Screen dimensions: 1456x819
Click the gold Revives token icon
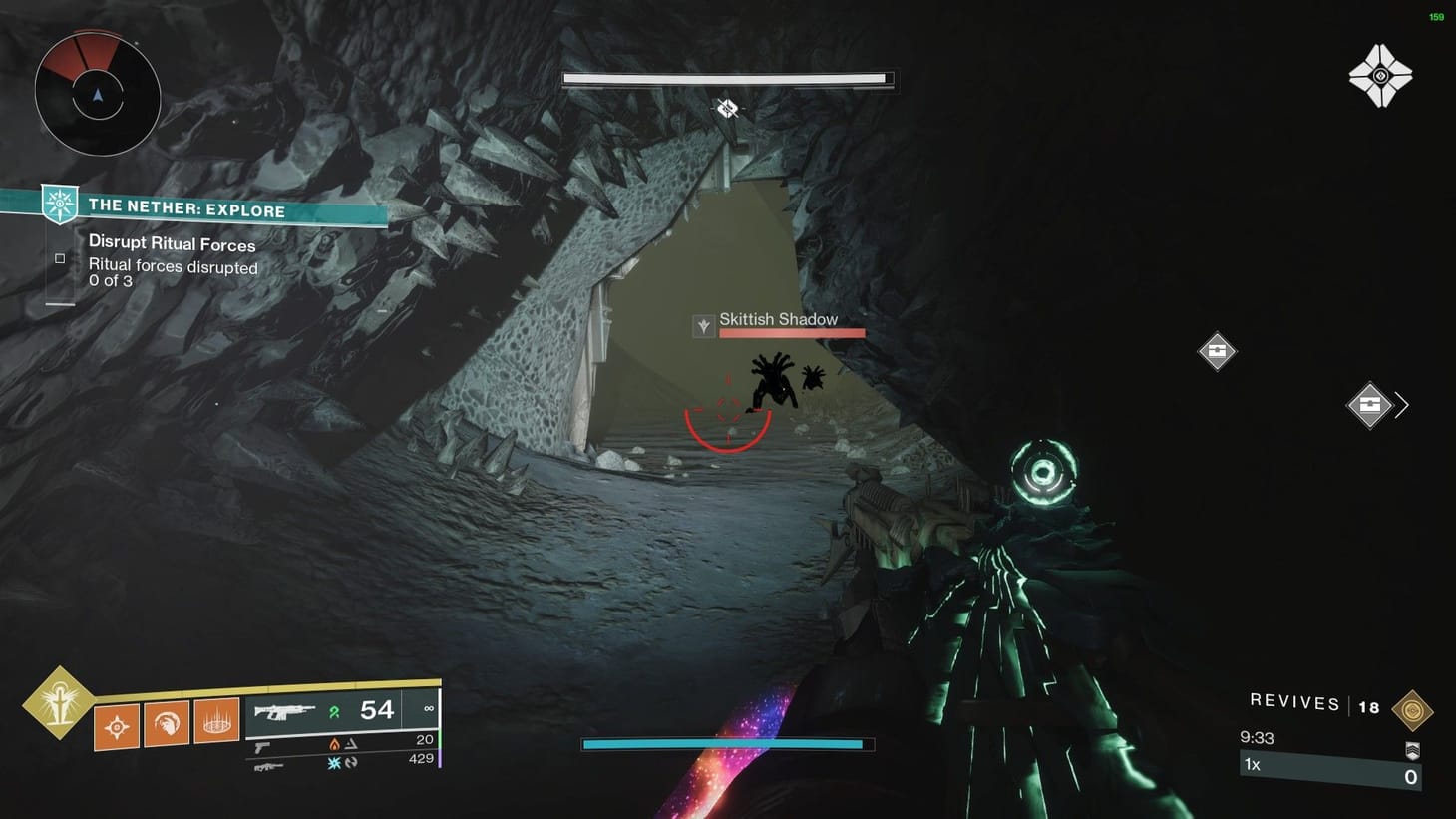(1413, 710)
